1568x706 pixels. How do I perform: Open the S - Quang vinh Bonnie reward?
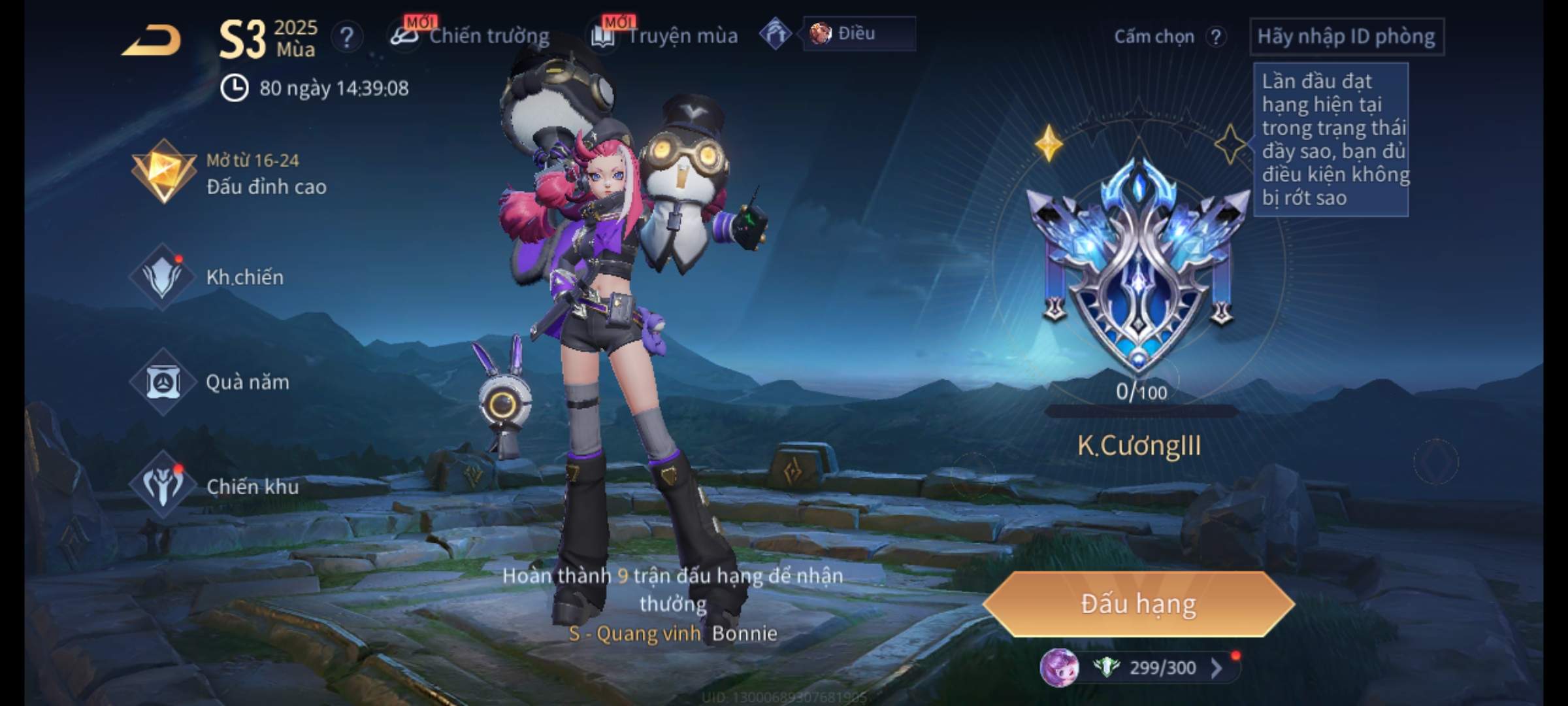(673, 633)
